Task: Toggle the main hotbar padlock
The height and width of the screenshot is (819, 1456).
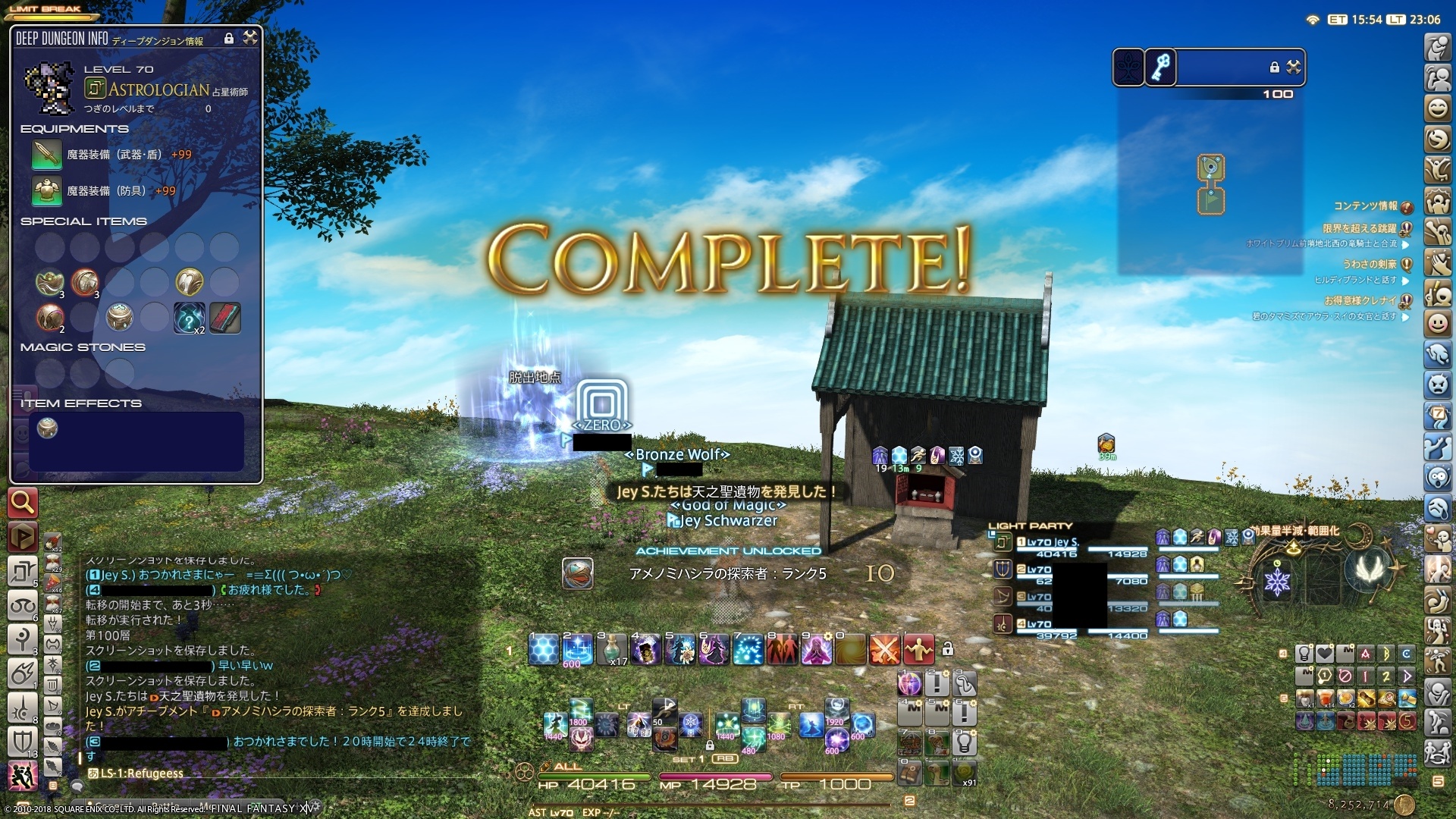Action: [947, 649]
